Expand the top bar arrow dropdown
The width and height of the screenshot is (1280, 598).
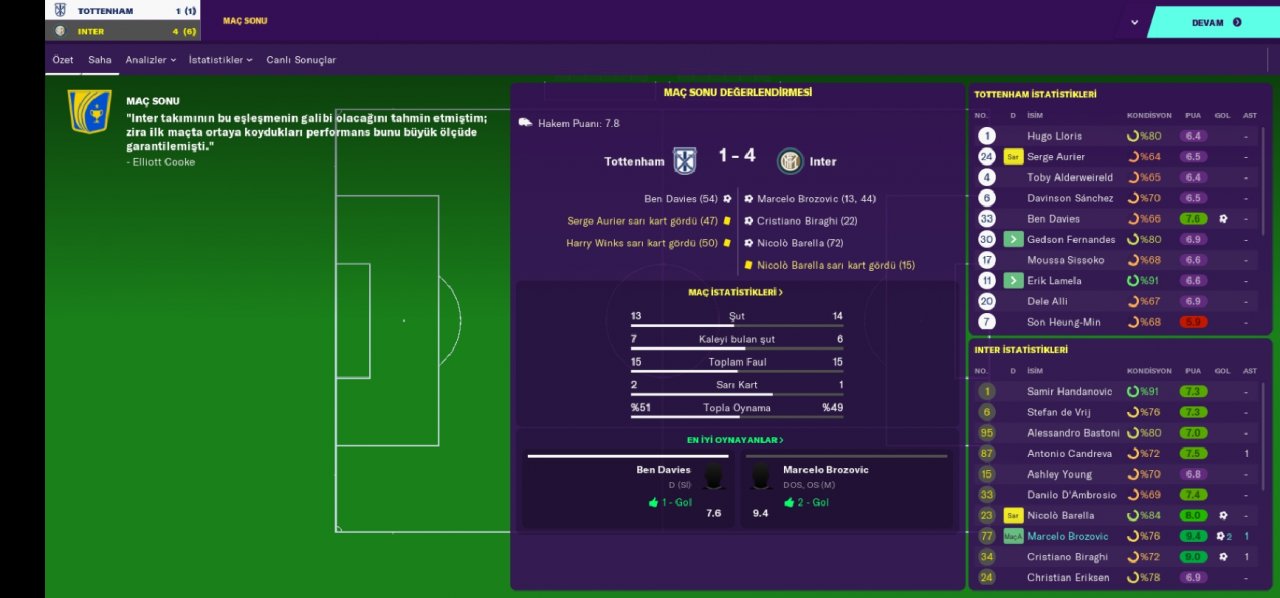(x=1134, y=22)
